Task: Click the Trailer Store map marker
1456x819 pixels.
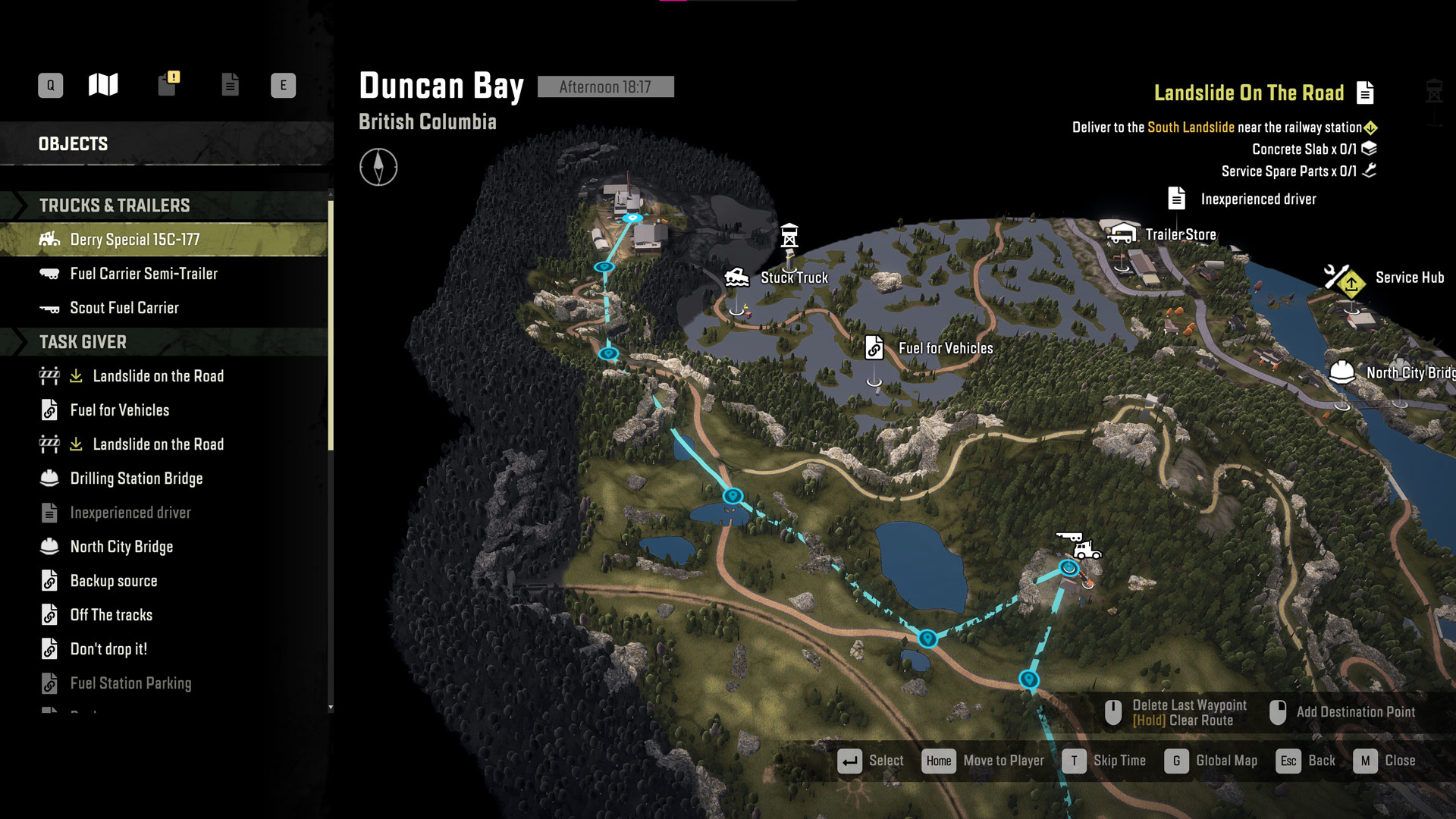Action: click(x=1122, y=234)
